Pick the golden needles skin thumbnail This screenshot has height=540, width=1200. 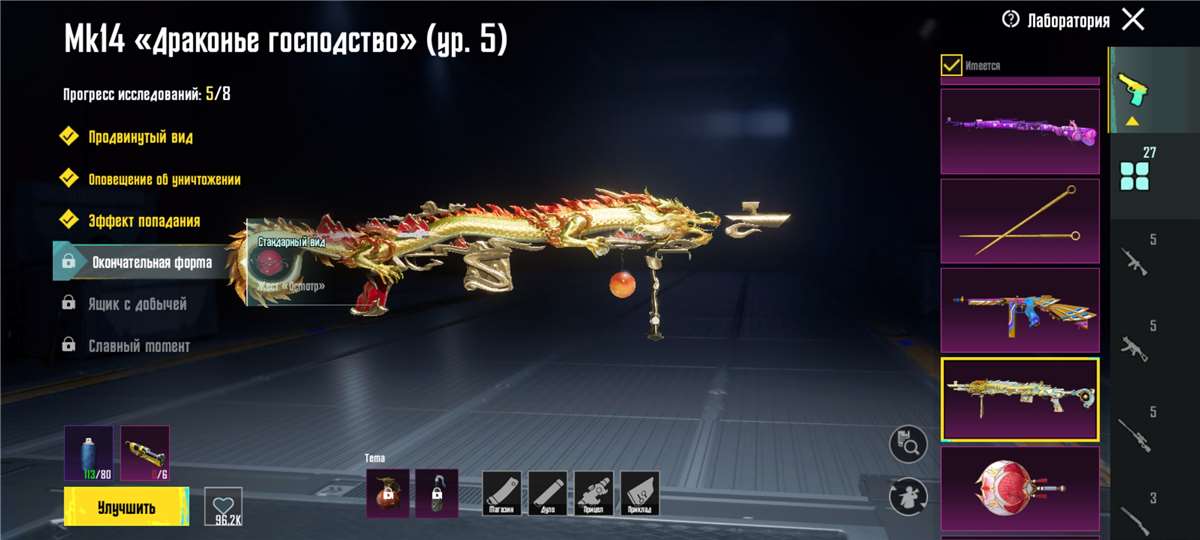pos(1020,220)
